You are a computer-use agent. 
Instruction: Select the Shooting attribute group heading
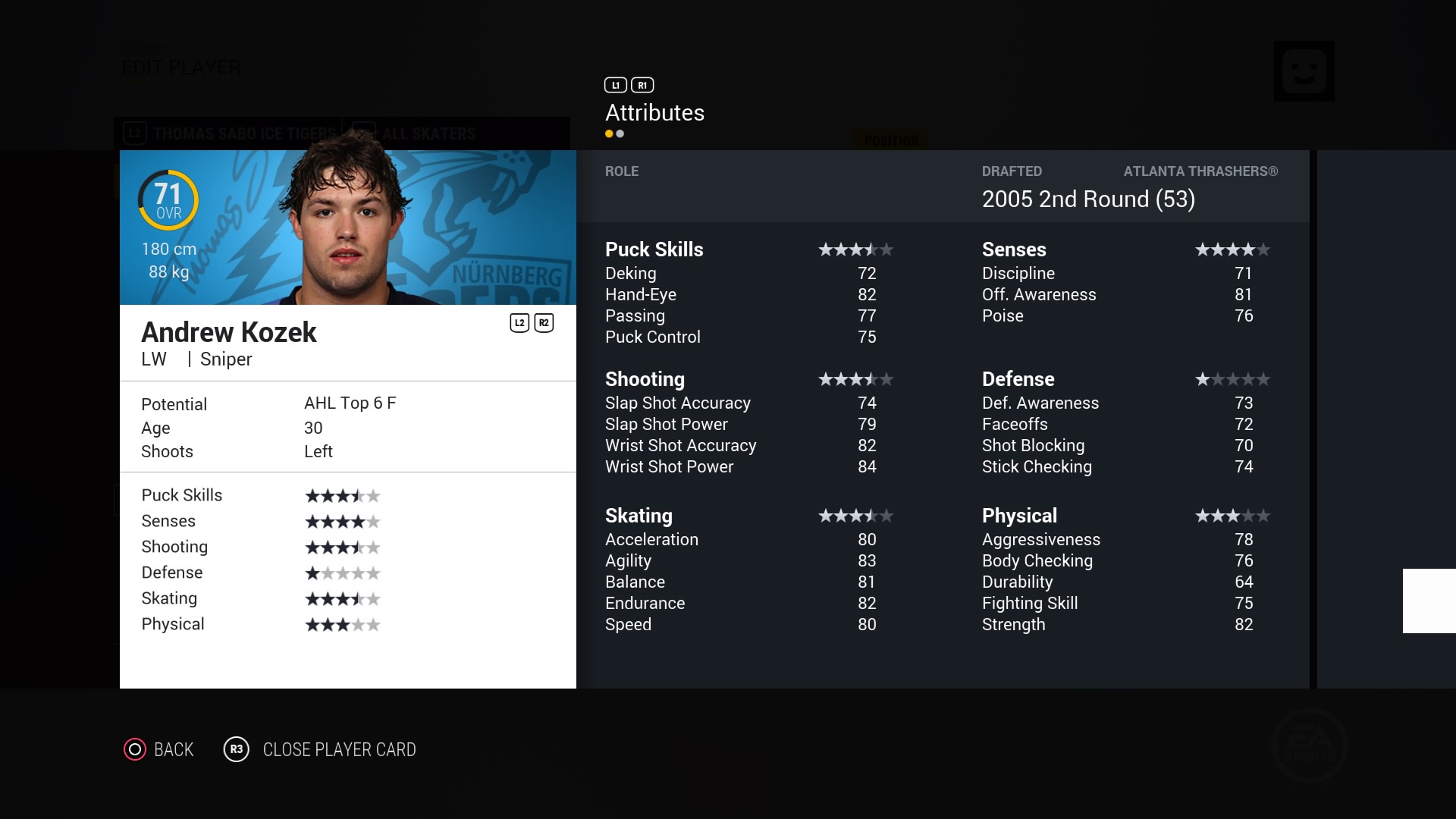coord(645,379)
